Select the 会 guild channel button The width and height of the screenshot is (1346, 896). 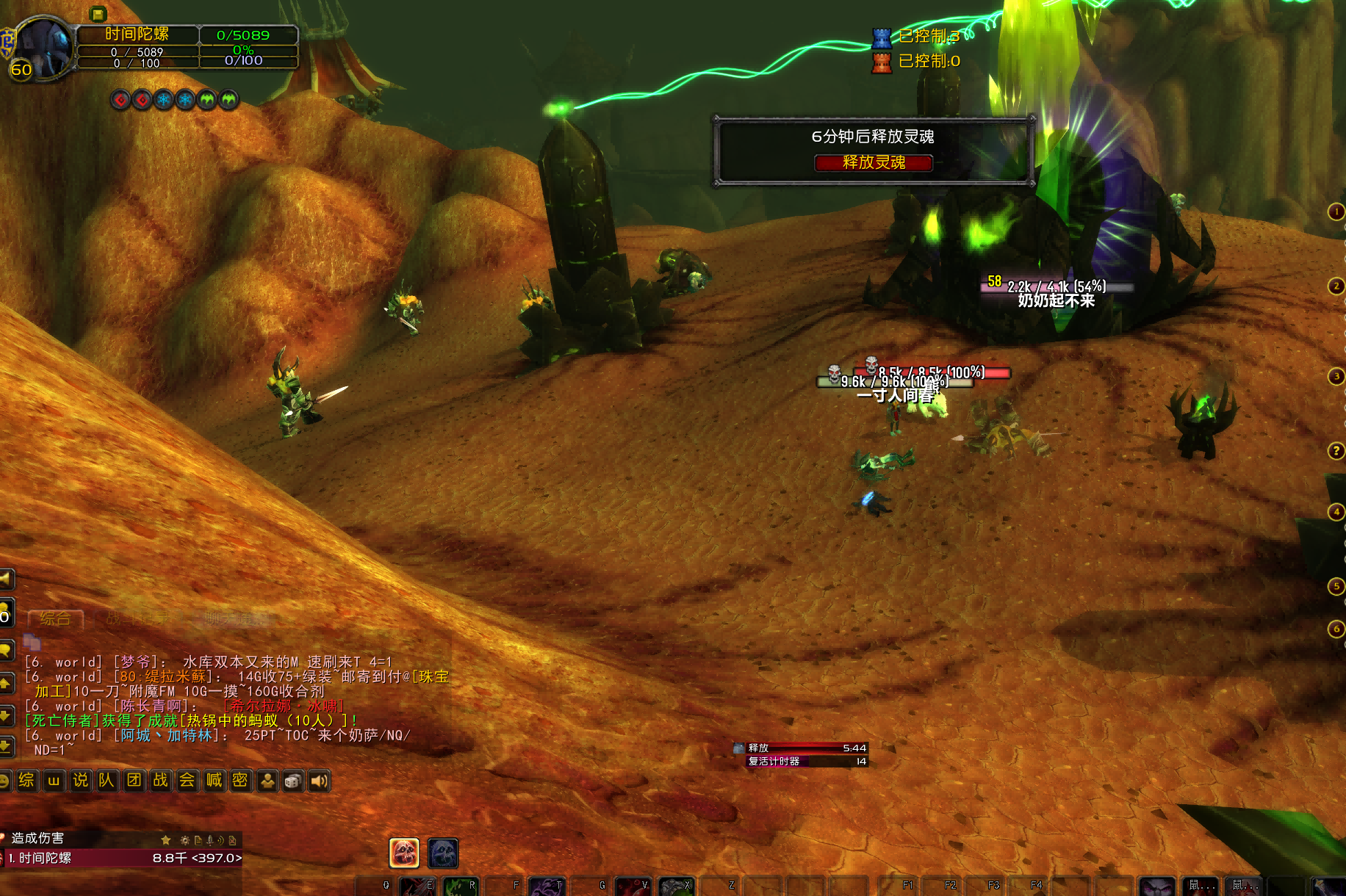coord(187,780)
